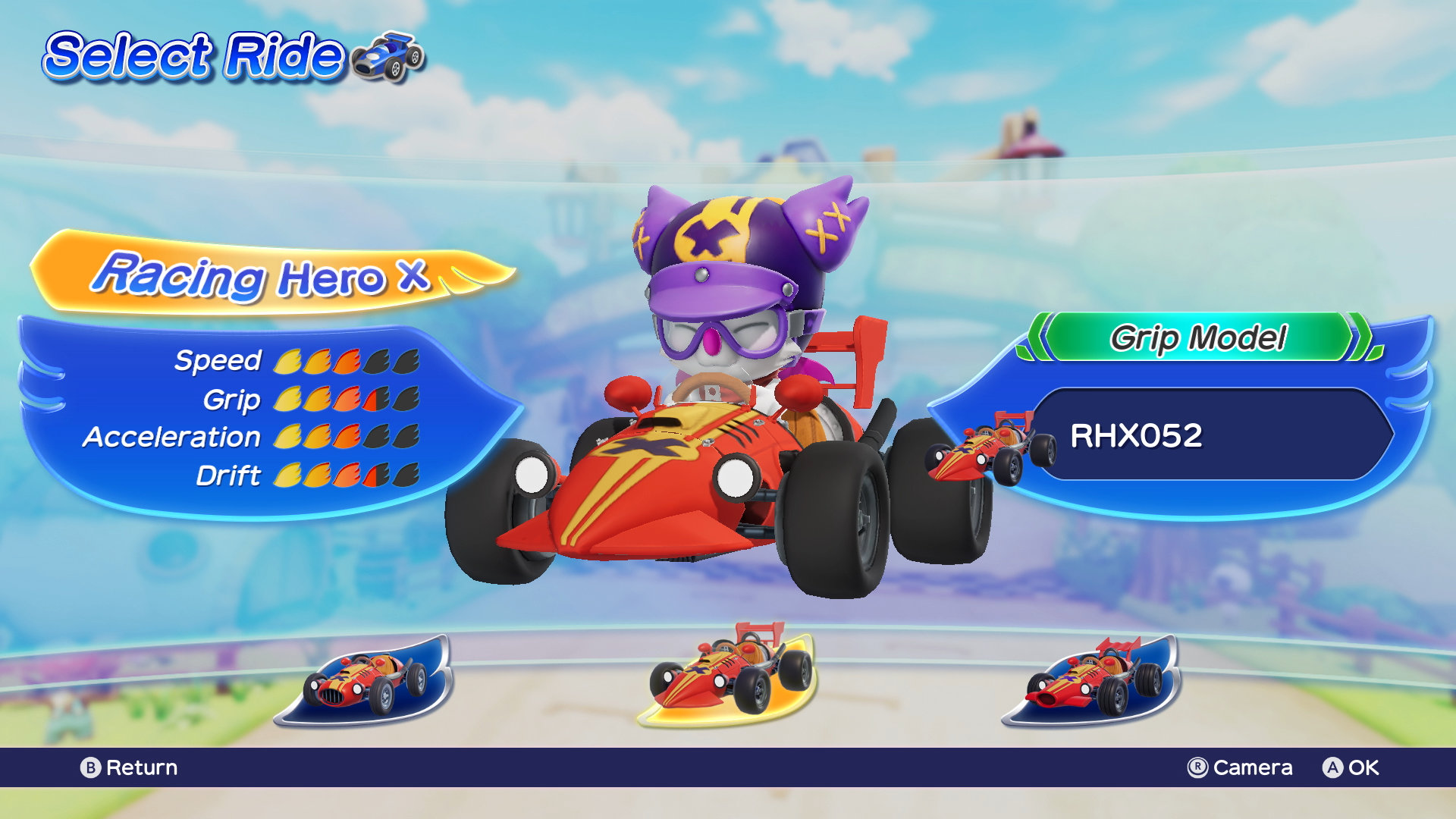The image size is (1456, 819).
Task: Pick the car with the pointed red nose
Action: pyautogui.click(x=1092, y=681)
